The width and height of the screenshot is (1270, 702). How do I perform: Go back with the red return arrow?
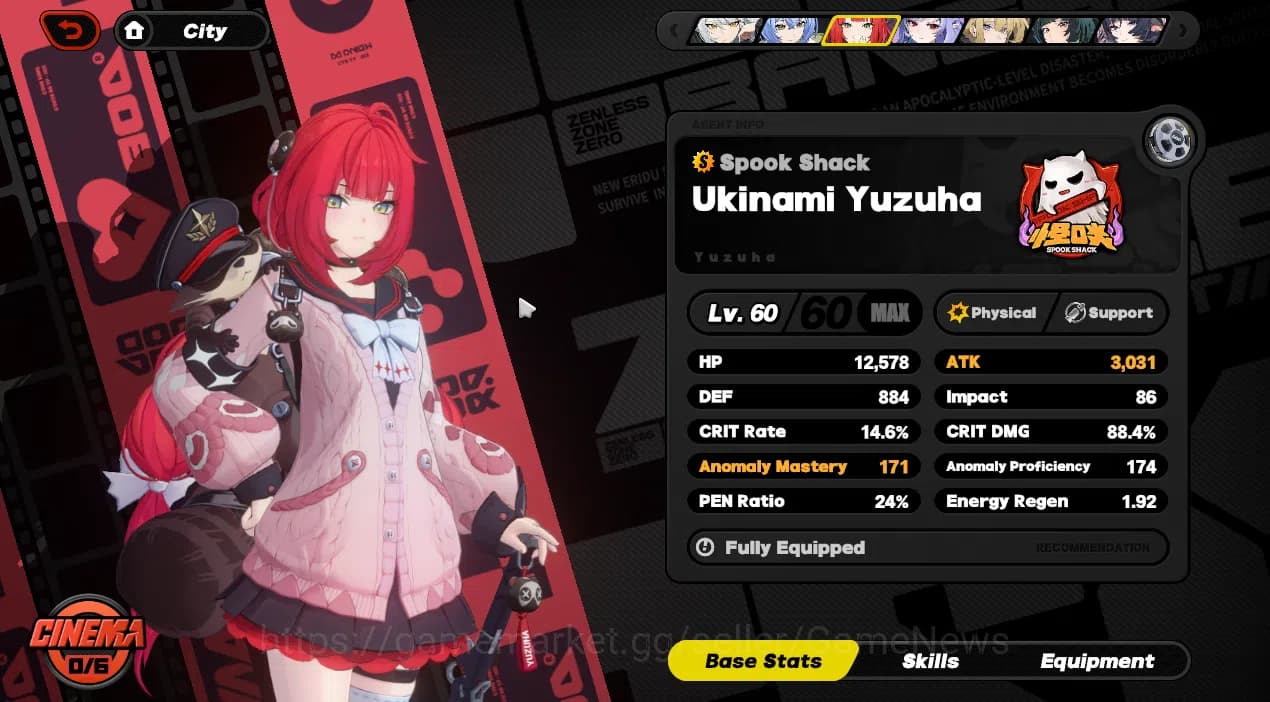(x=69, y=31)
